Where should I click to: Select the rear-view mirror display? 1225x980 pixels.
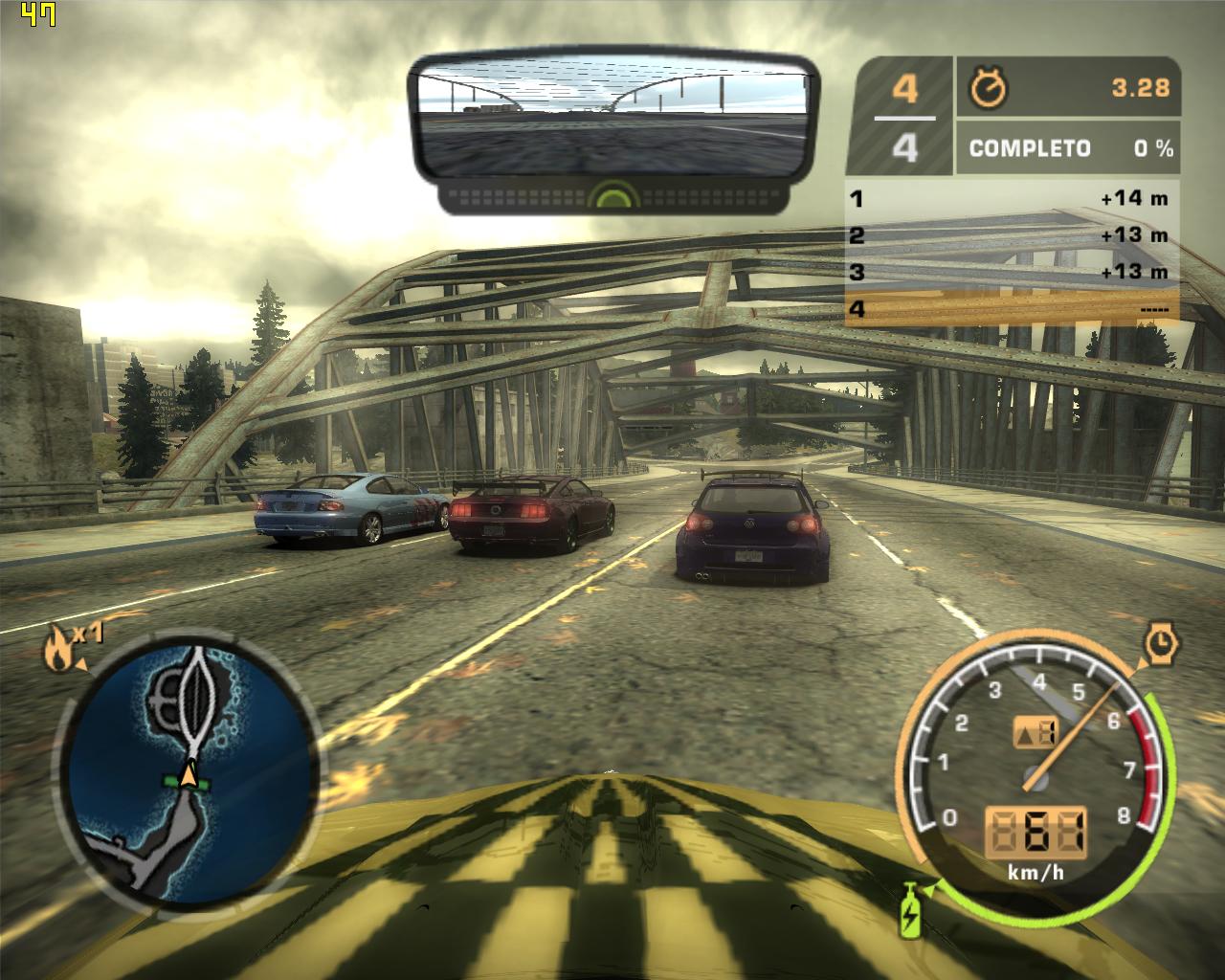pos(613,121)
